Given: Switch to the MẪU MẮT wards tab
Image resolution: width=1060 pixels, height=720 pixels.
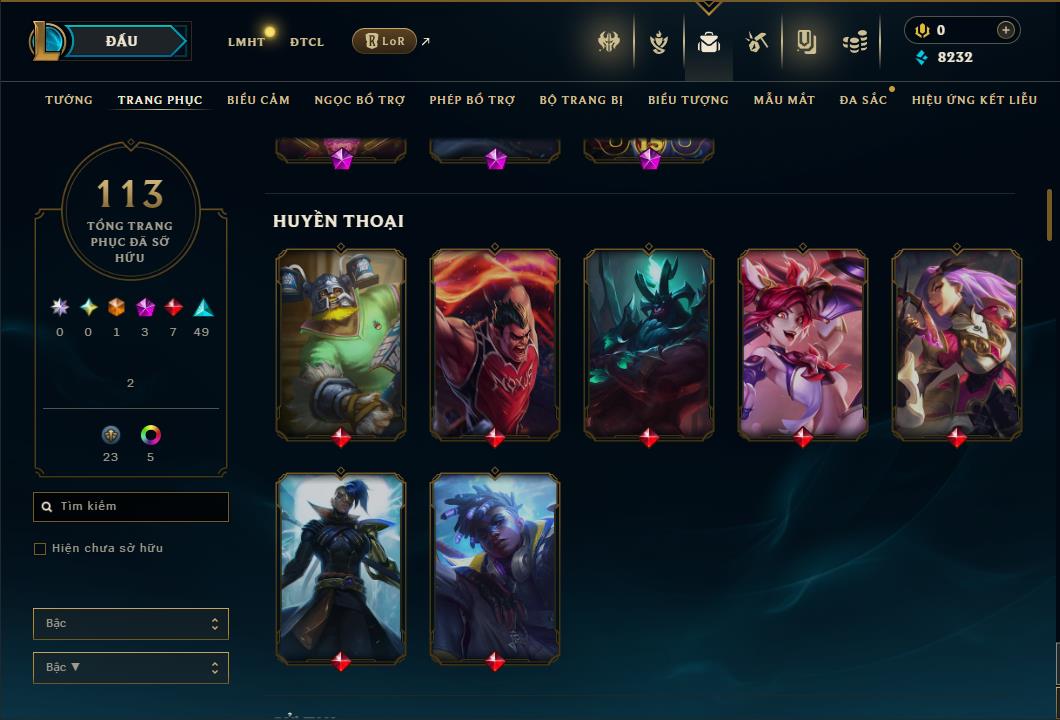Looking at the screenshot, I should 784,100.
